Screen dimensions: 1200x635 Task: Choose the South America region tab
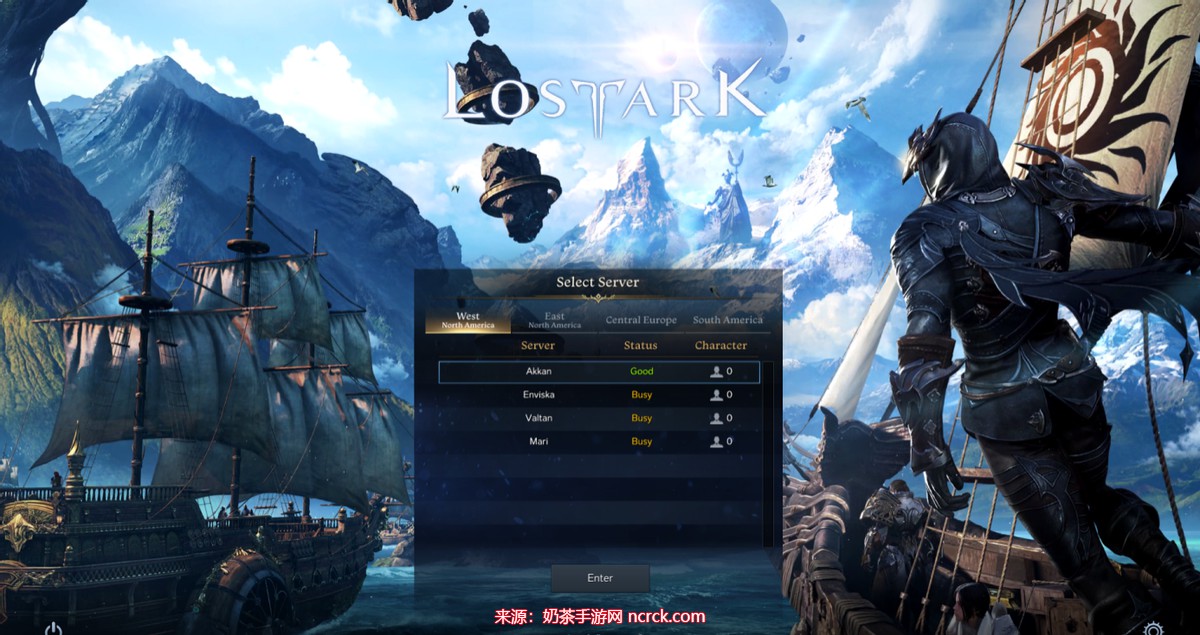728,320
